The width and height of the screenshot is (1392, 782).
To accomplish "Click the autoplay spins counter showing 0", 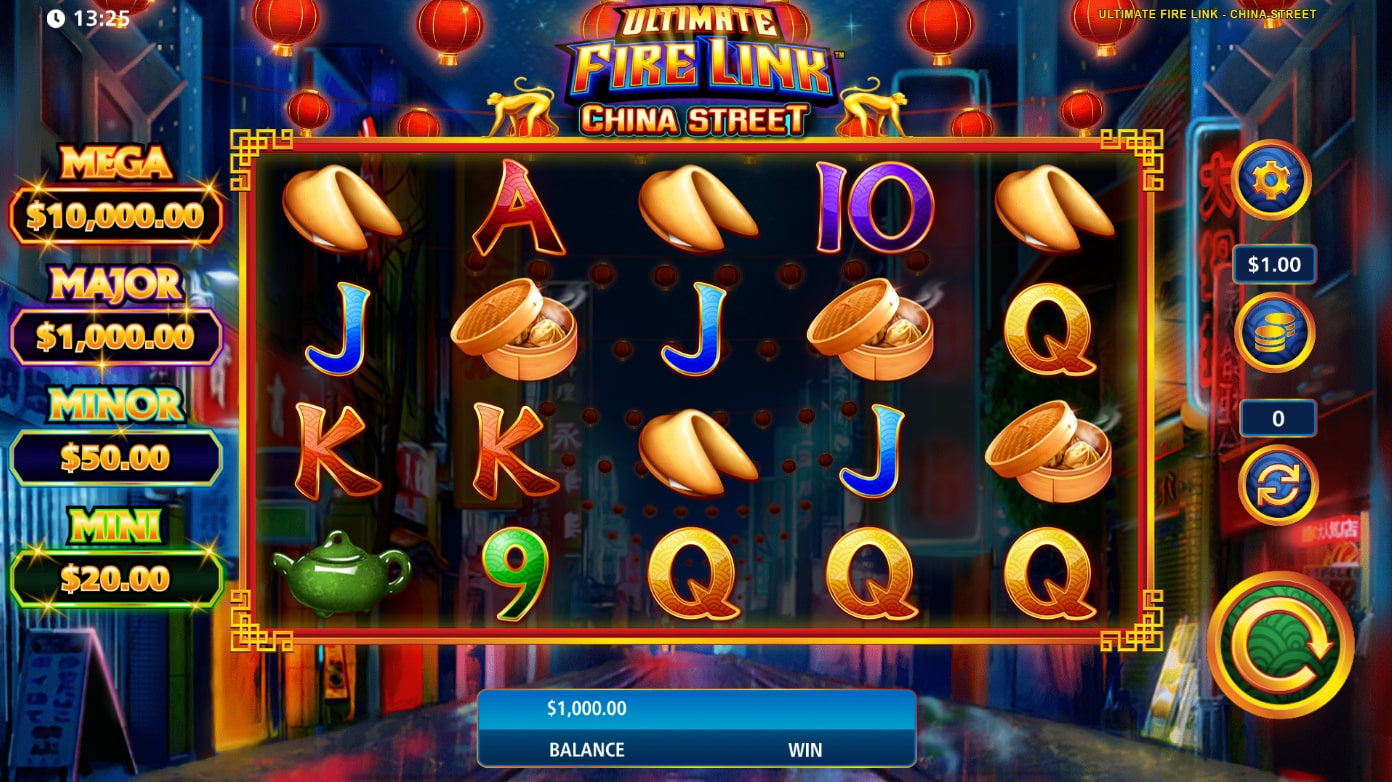I will click(x=1276, y=418).
